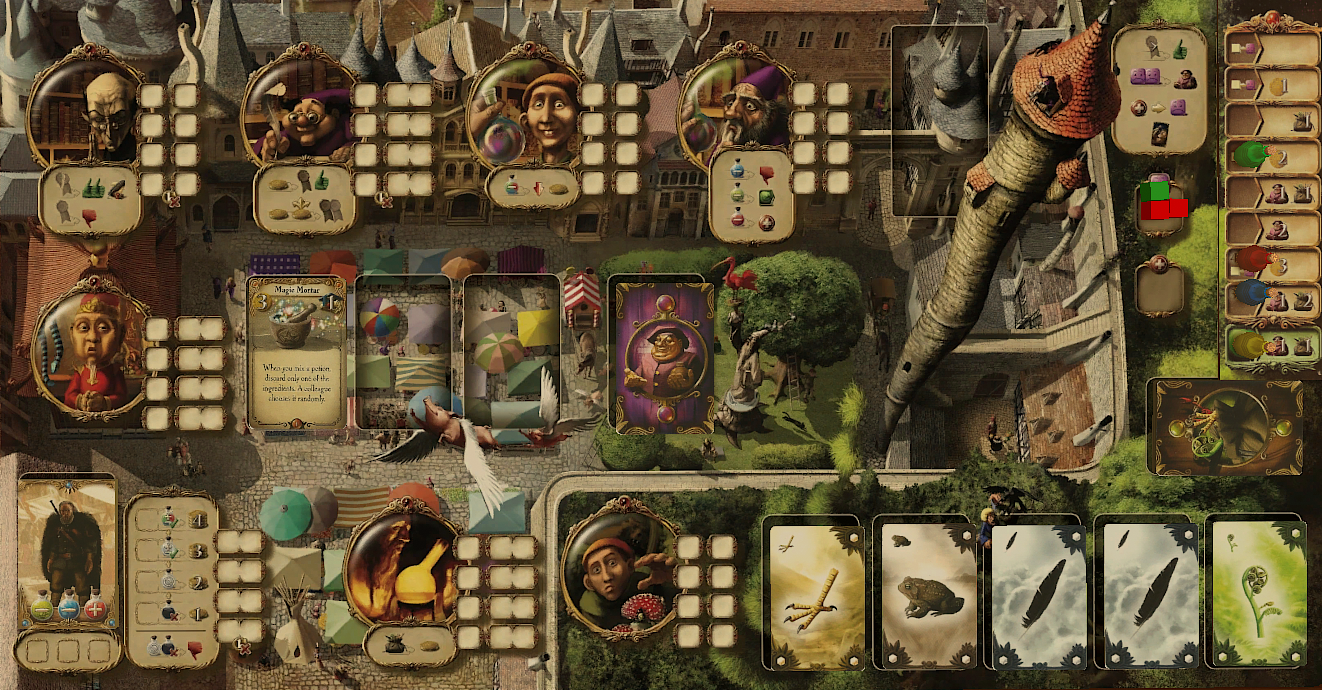Choose the turn order row with blue flask
This screenshot has height=690, width=1322.
1272,294
